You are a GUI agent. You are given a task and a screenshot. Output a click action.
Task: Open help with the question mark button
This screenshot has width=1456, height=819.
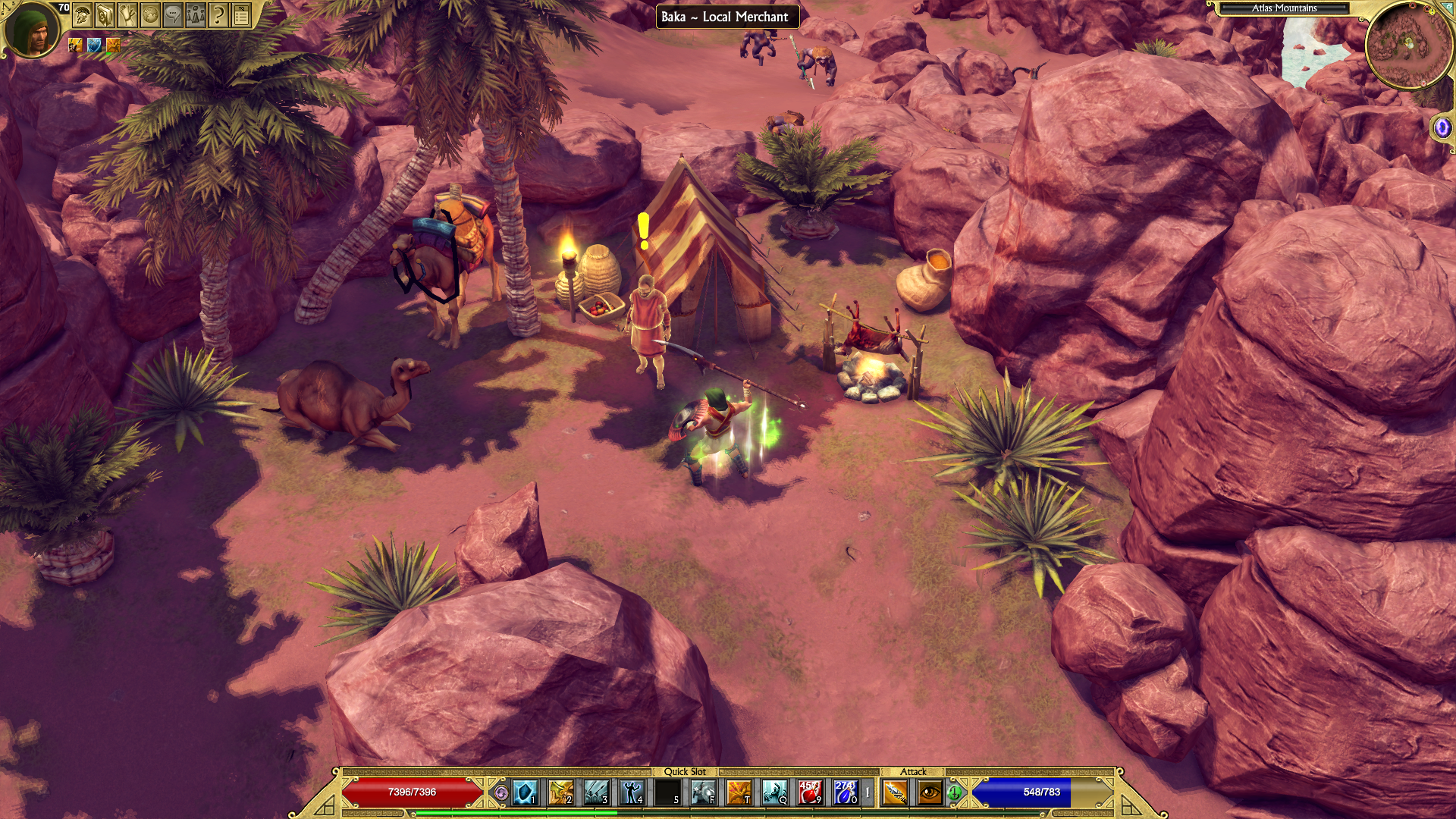pos(218,15)
